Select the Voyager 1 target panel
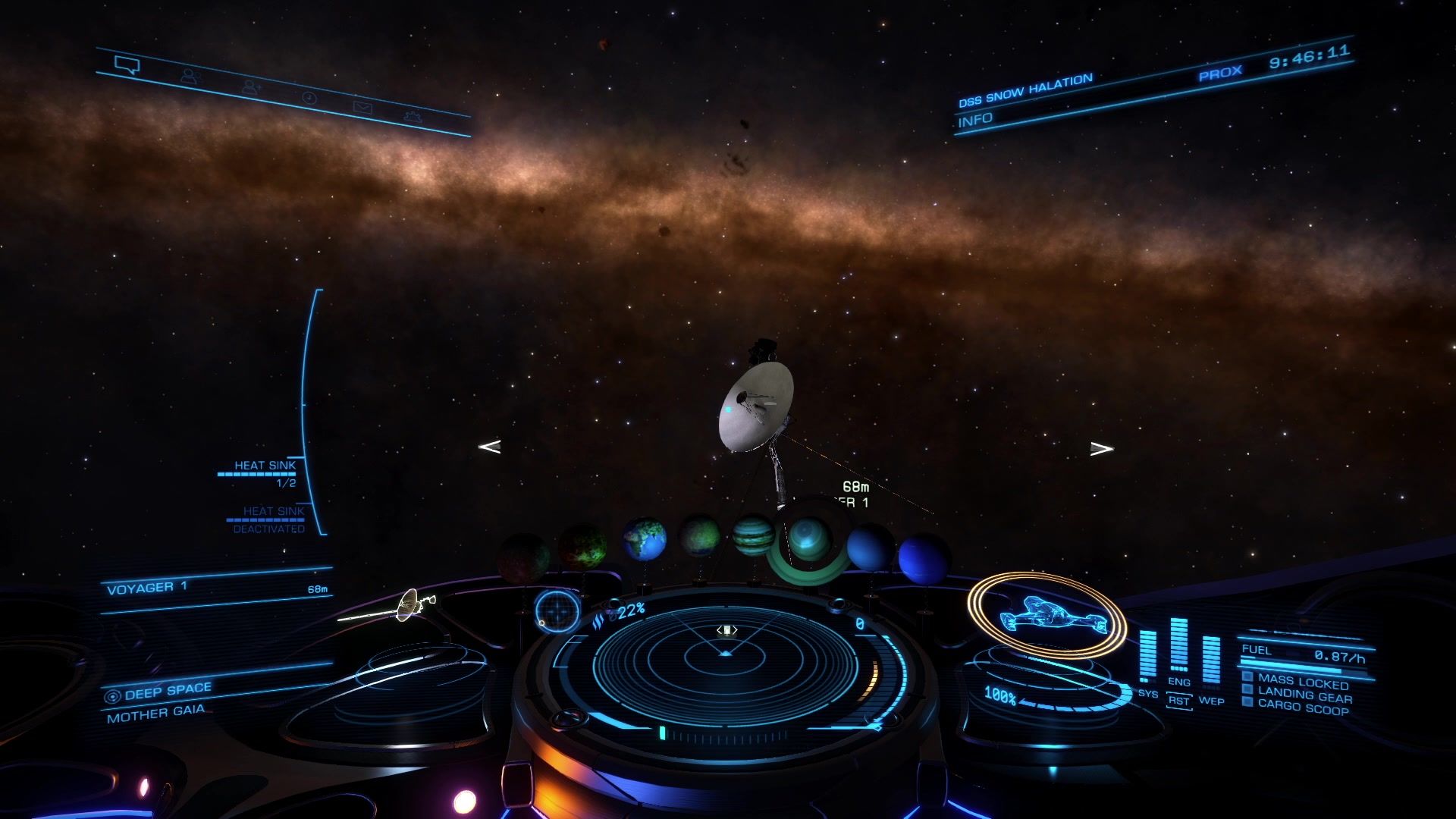 tap(216, 588)
